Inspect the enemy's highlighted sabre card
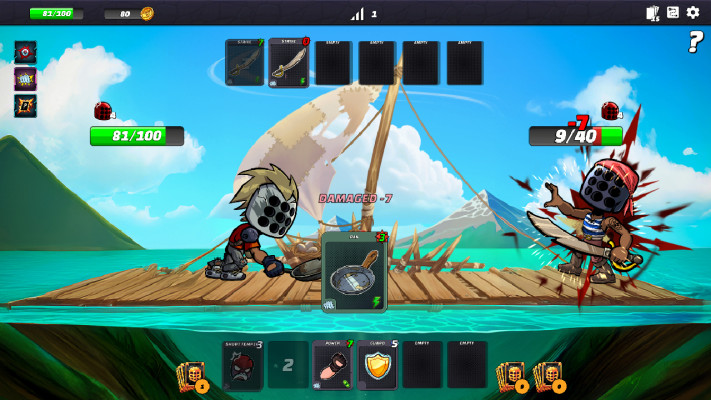Screen dimensions: 711x400 coord(289,62)
